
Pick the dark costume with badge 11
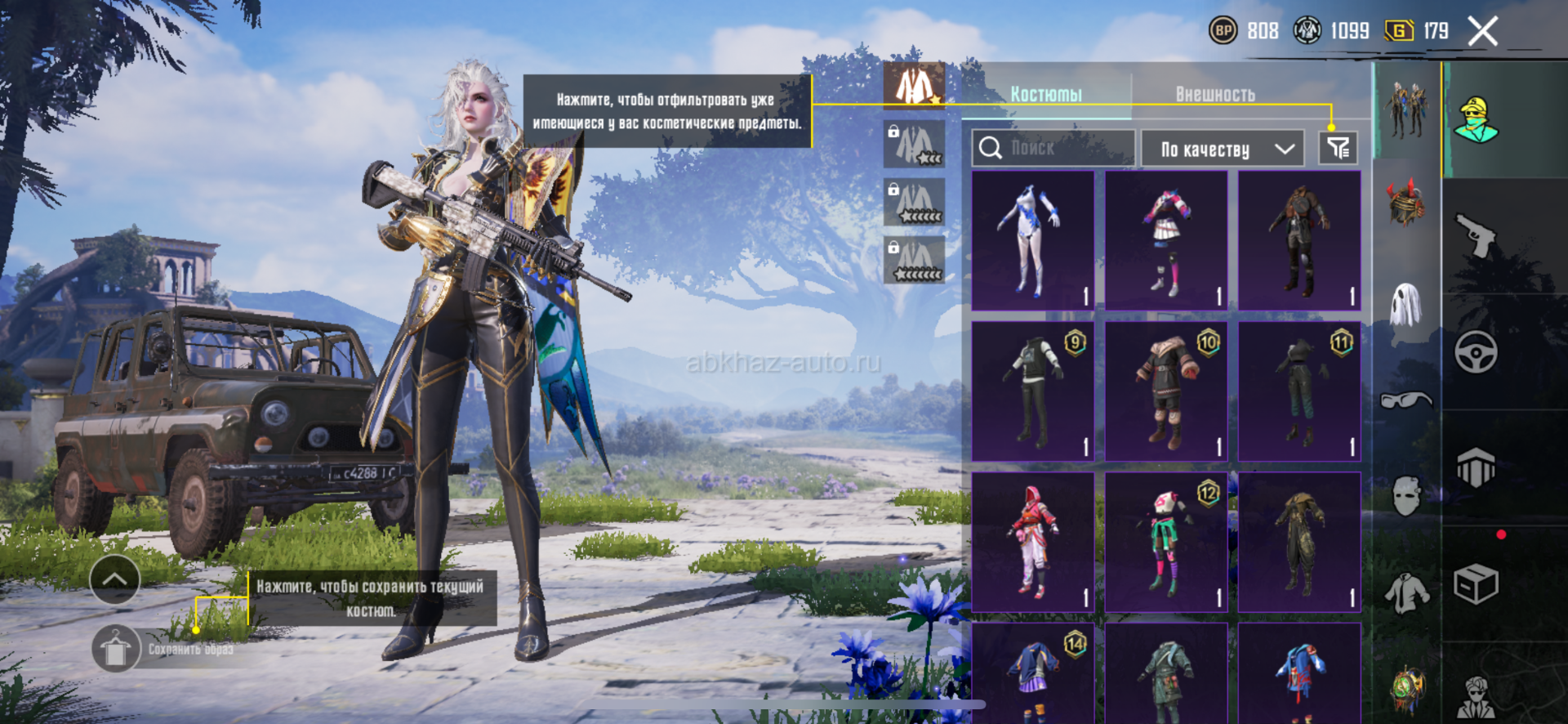(x=1299, y=391)
